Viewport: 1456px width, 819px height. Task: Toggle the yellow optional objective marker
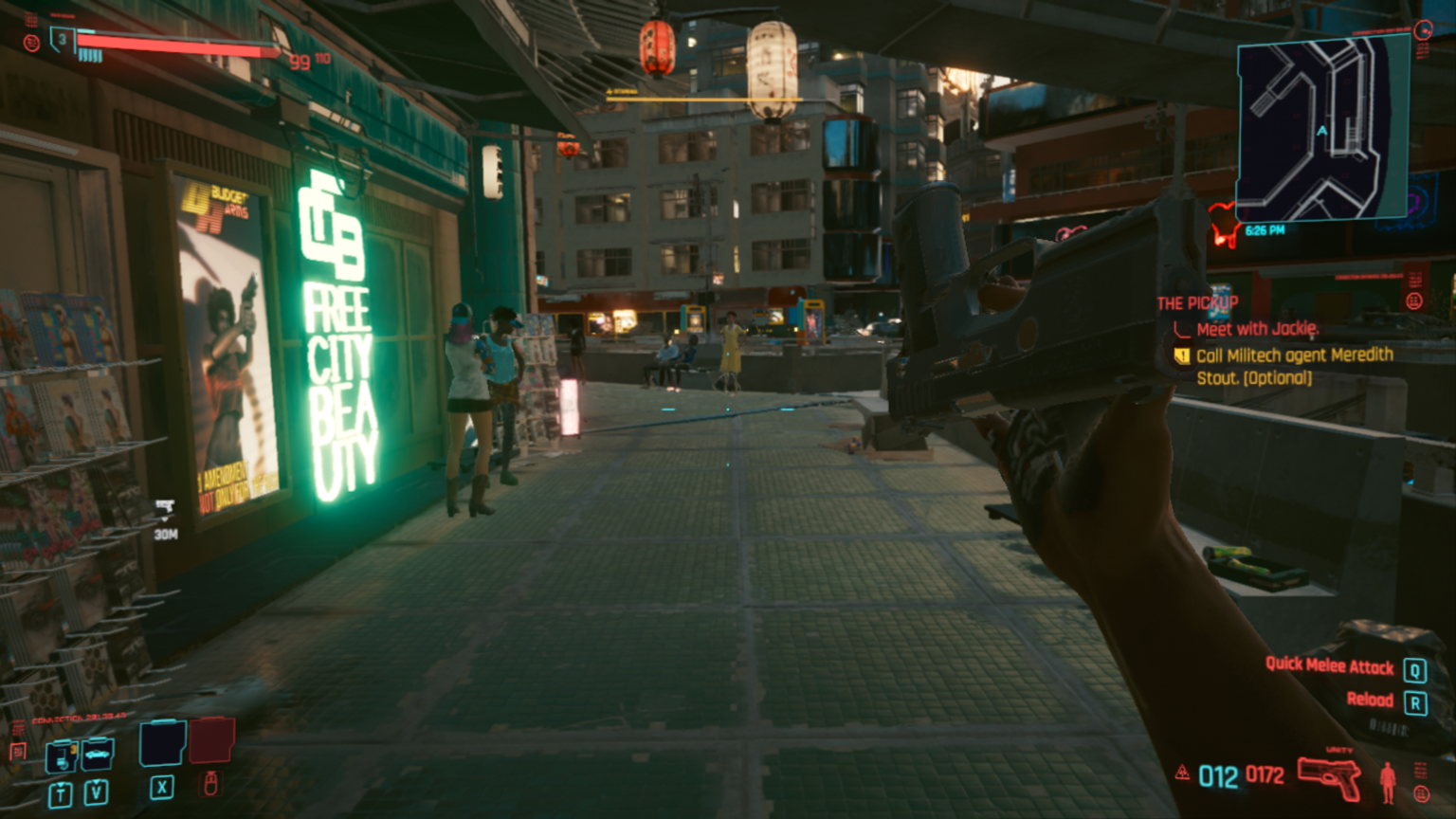1182,356
